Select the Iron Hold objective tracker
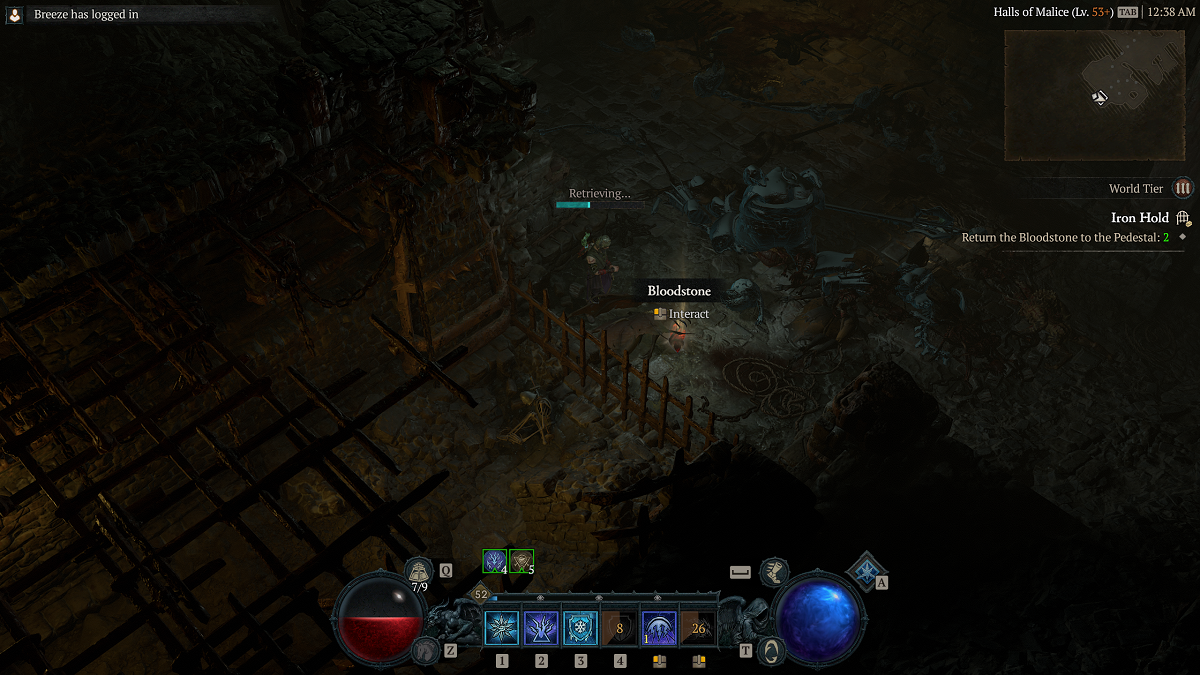Viewport: 1200px width, 675px height. (1140, 218)
